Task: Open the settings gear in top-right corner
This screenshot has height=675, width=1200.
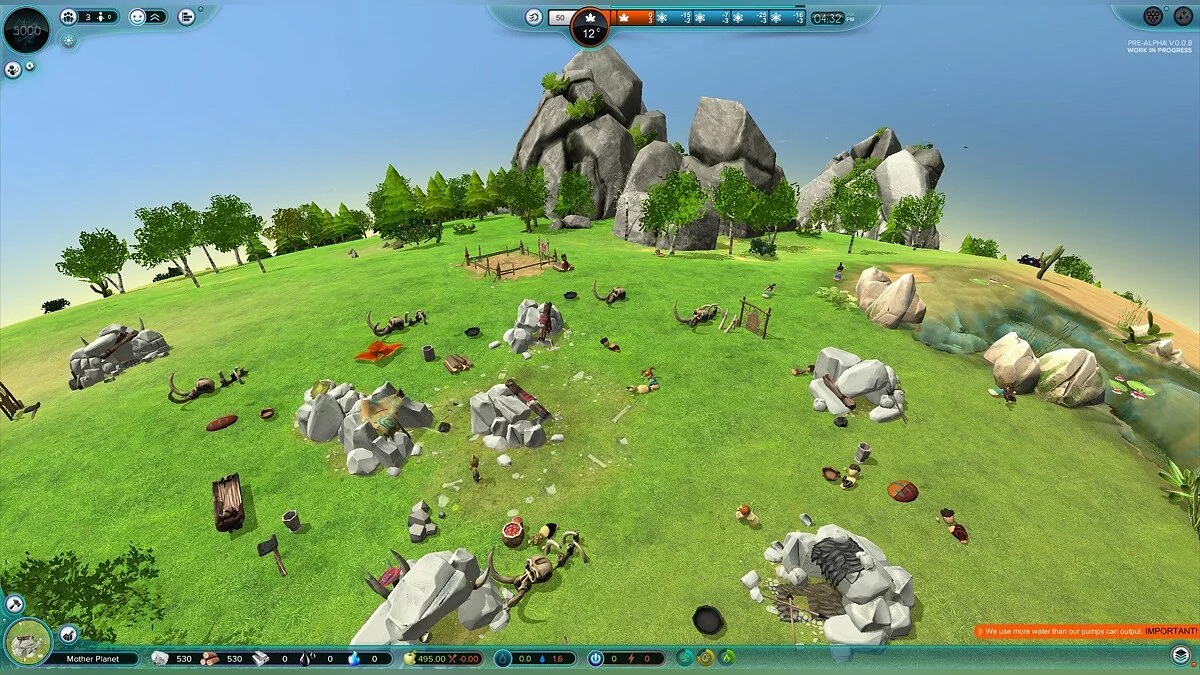Action: (x=1183, y=16)
